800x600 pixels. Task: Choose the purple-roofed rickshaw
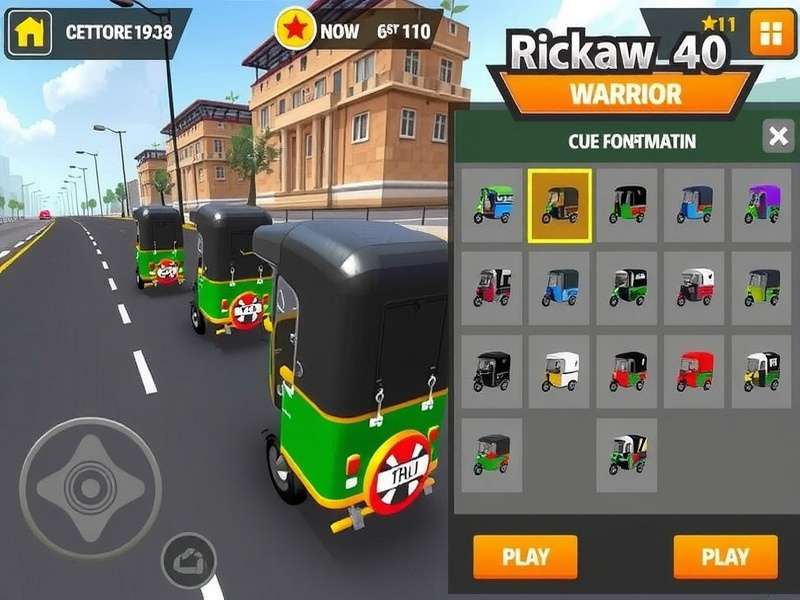point(762,205)
